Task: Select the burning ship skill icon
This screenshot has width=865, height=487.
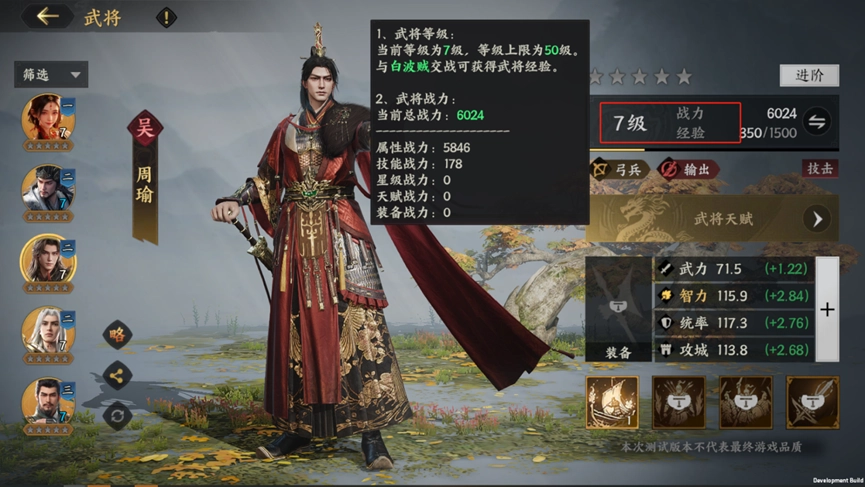Action: tap(612, 403)
